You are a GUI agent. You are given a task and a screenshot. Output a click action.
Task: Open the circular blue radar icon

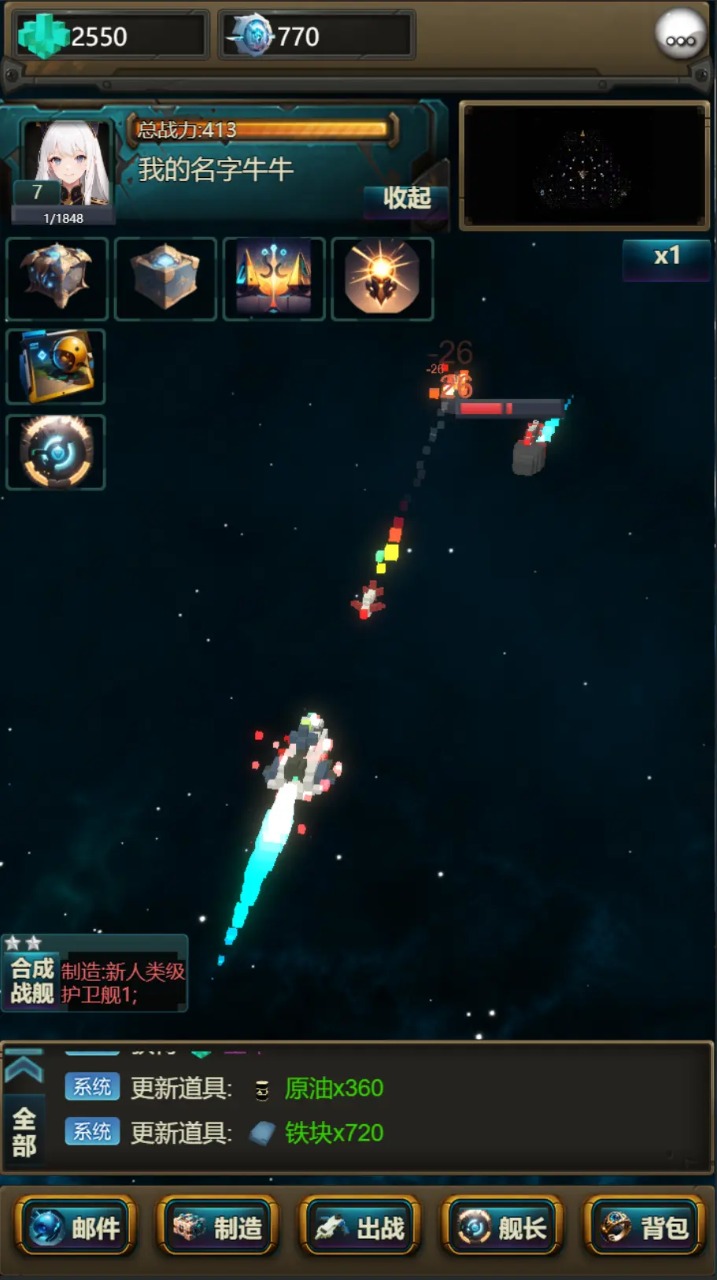click(56, 452)
